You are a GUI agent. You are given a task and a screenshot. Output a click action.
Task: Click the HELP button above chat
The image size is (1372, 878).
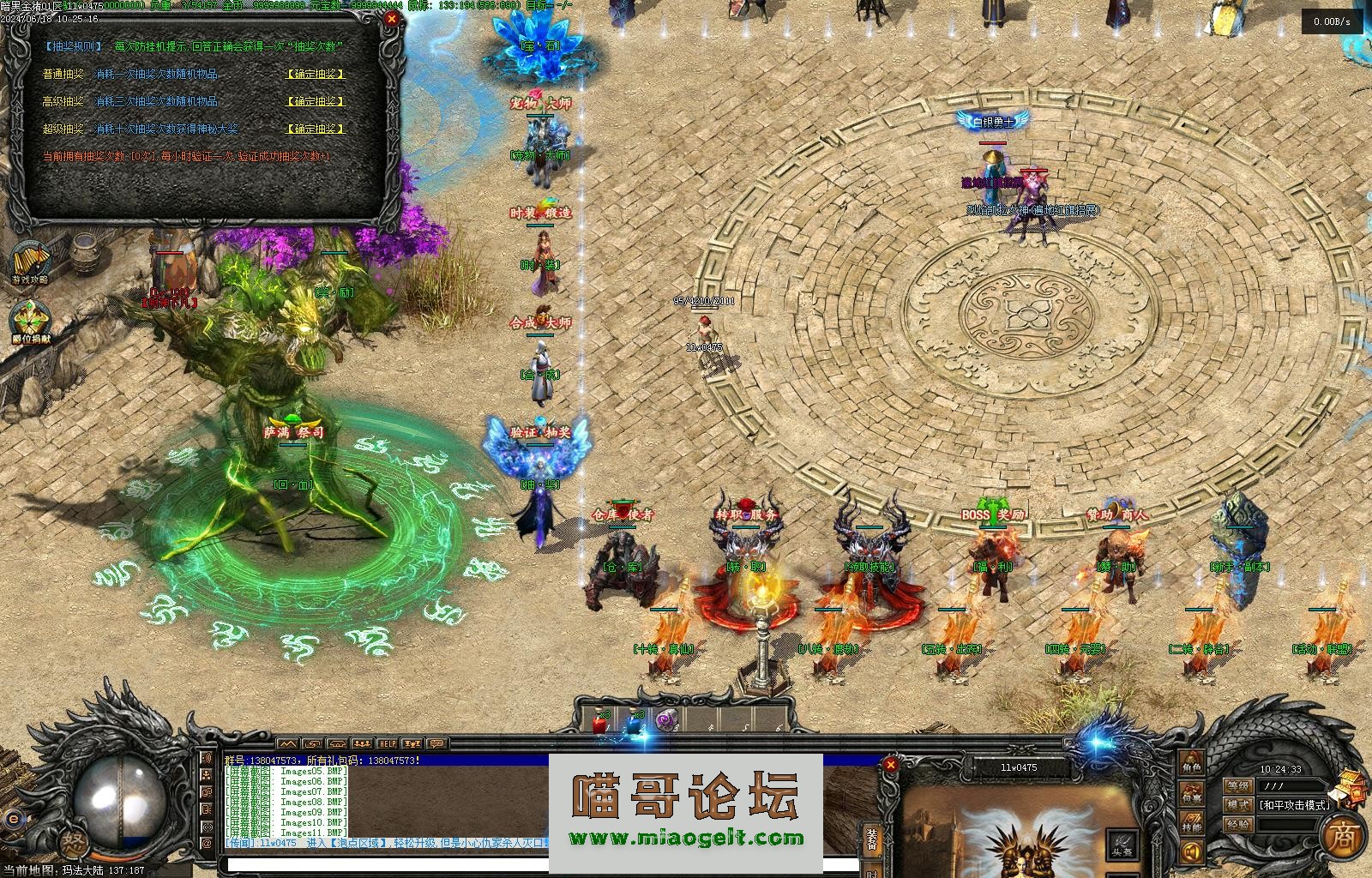pyautogui.click(x=388, y=743)
